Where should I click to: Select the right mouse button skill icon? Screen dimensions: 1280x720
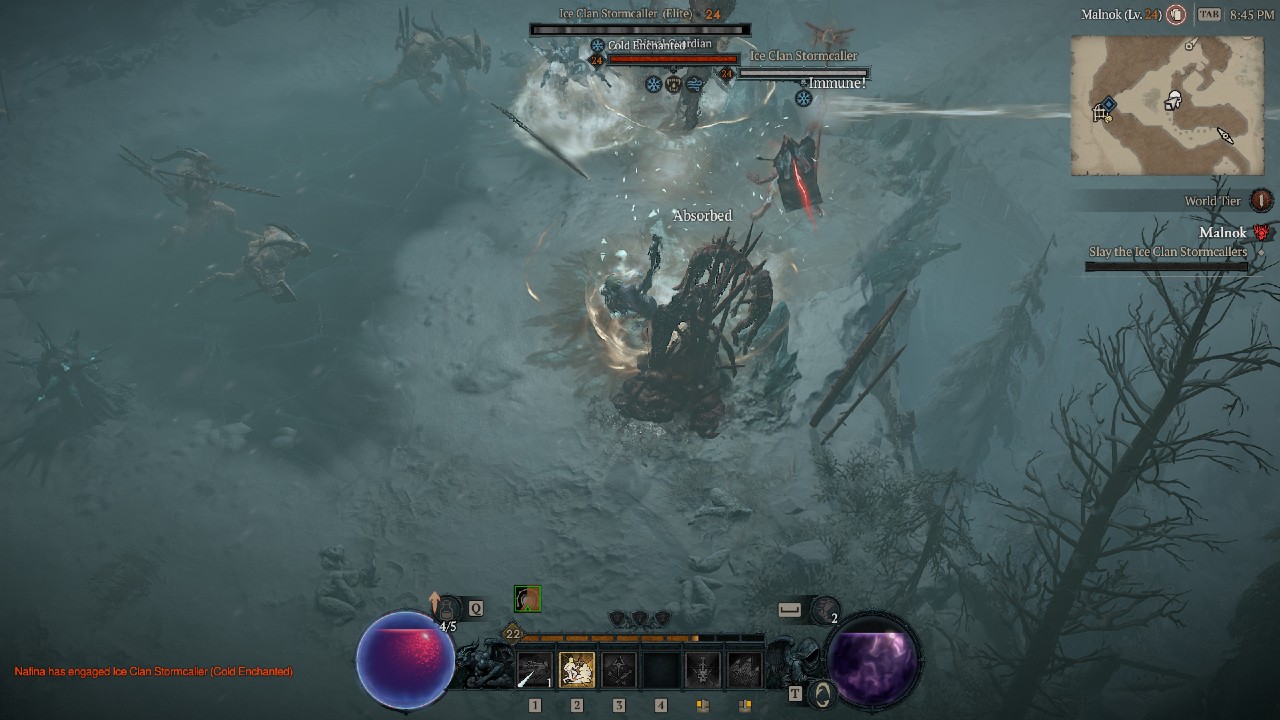tap(745, 669)
